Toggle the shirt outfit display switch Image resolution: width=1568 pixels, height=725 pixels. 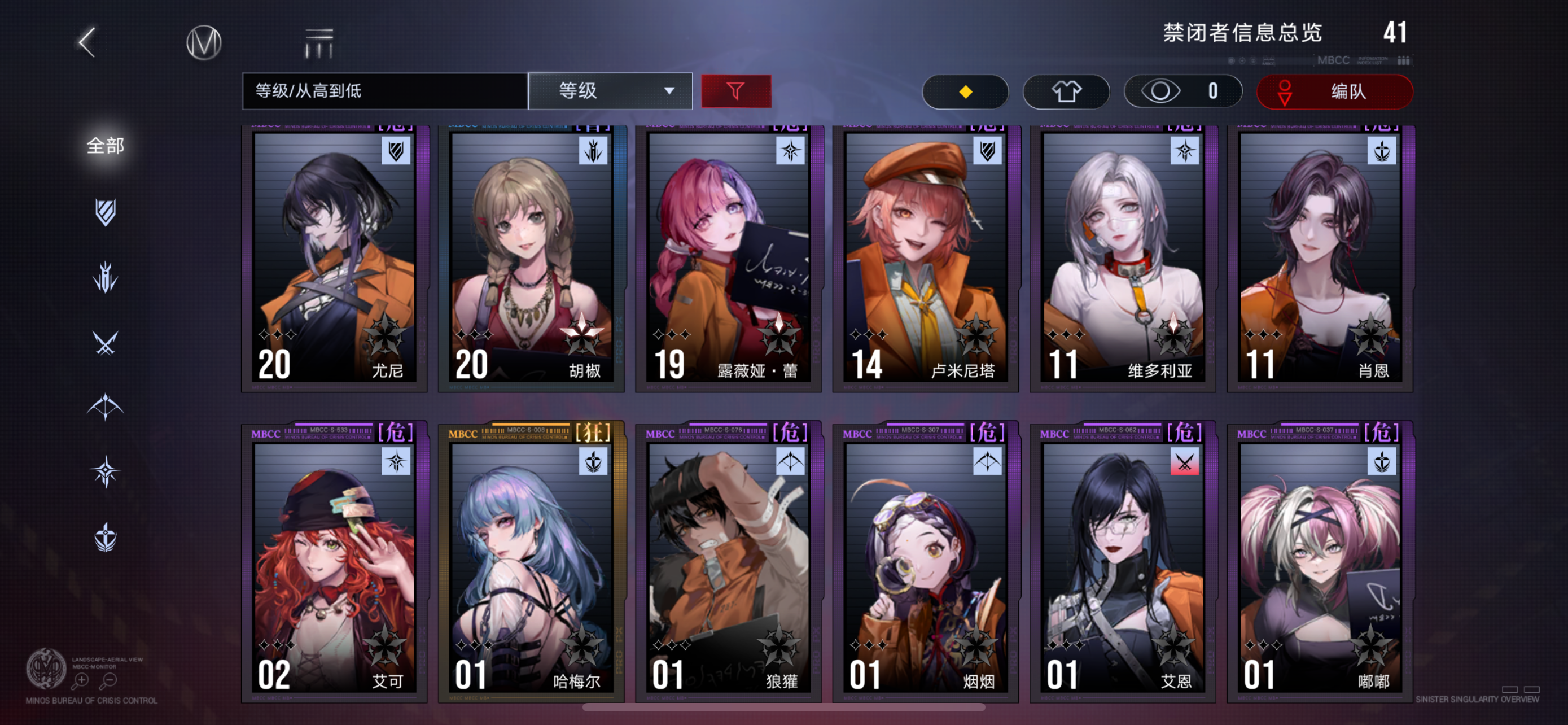click(1066, 91)
